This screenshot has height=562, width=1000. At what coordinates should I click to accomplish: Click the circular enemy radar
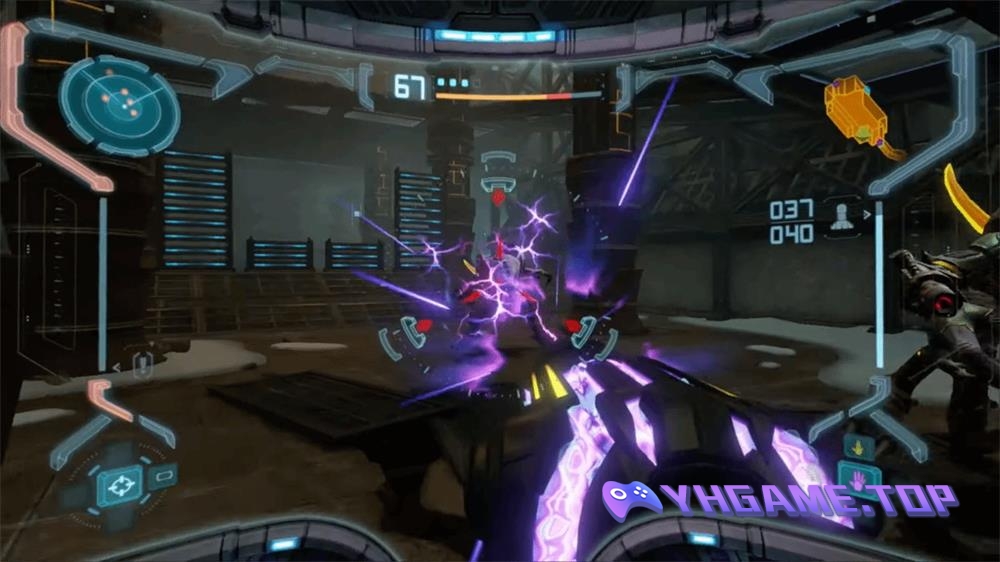119,103
